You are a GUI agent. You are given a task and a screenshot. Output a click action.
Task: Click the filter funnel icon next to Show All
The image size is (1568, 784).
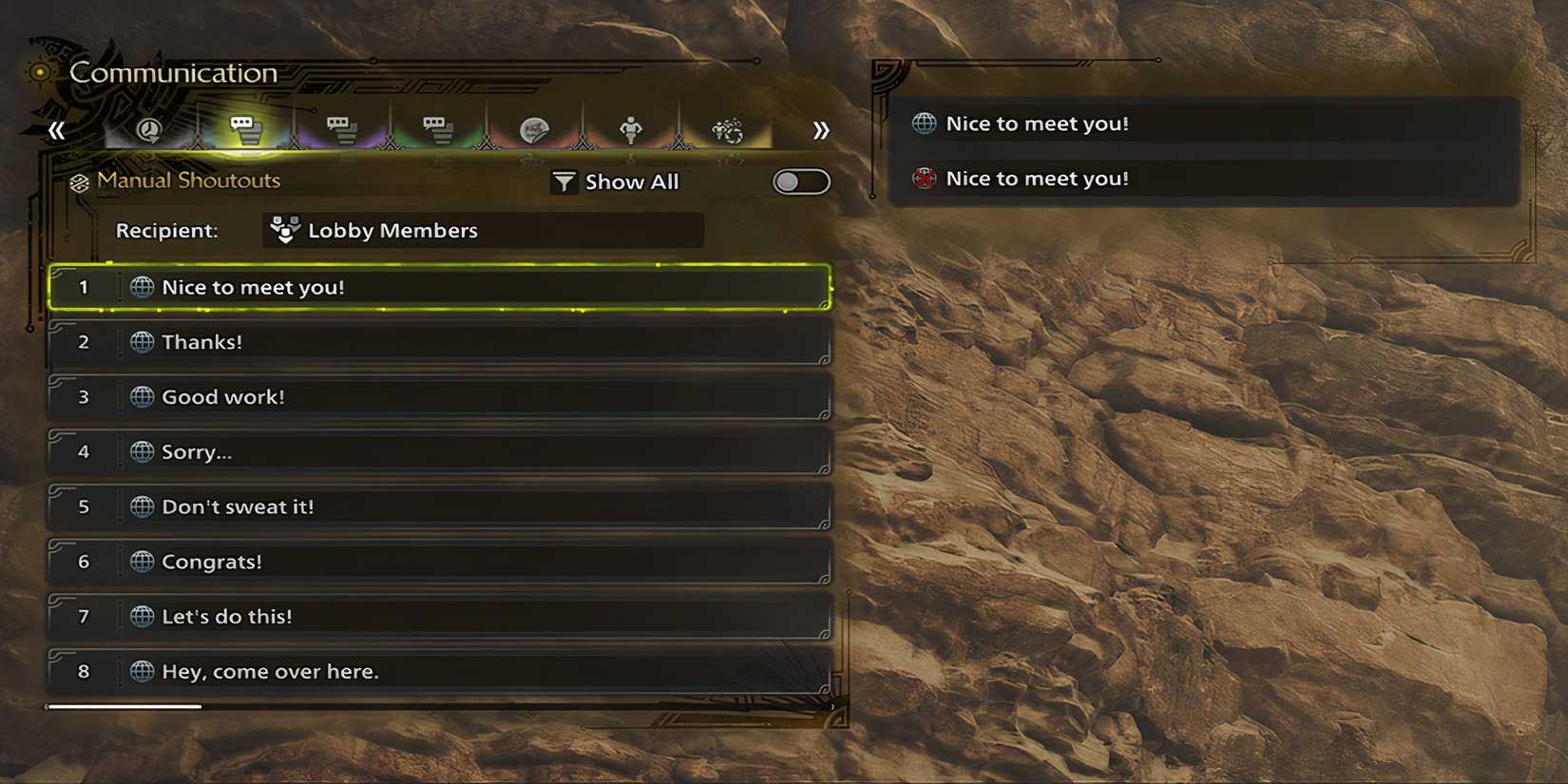click(565, 181)
